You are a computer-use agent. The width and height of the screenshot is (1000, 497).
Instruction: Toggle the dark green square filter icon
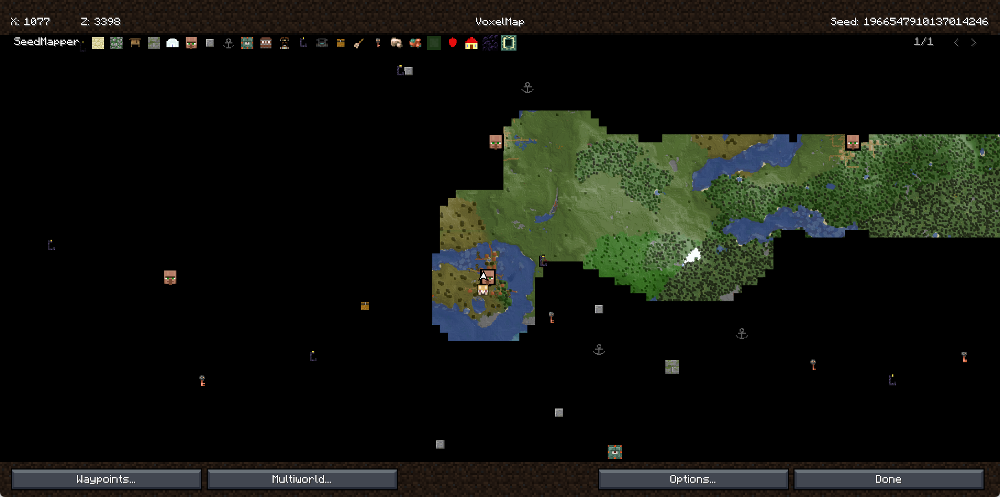point(434,43)
